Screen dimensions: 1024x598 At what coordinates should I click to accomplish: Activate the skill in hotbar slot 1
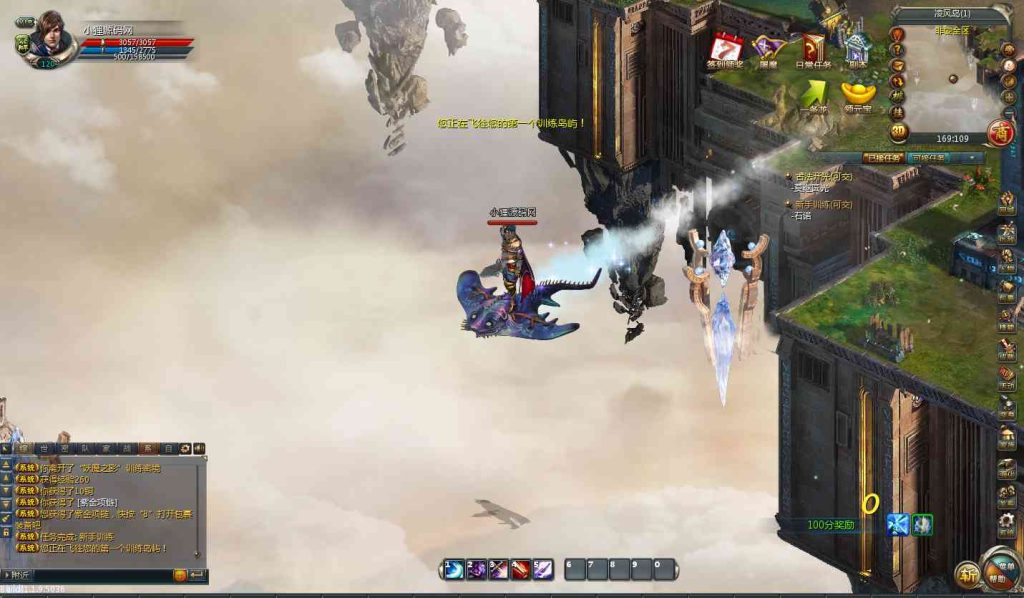click(x=454, y=569)
